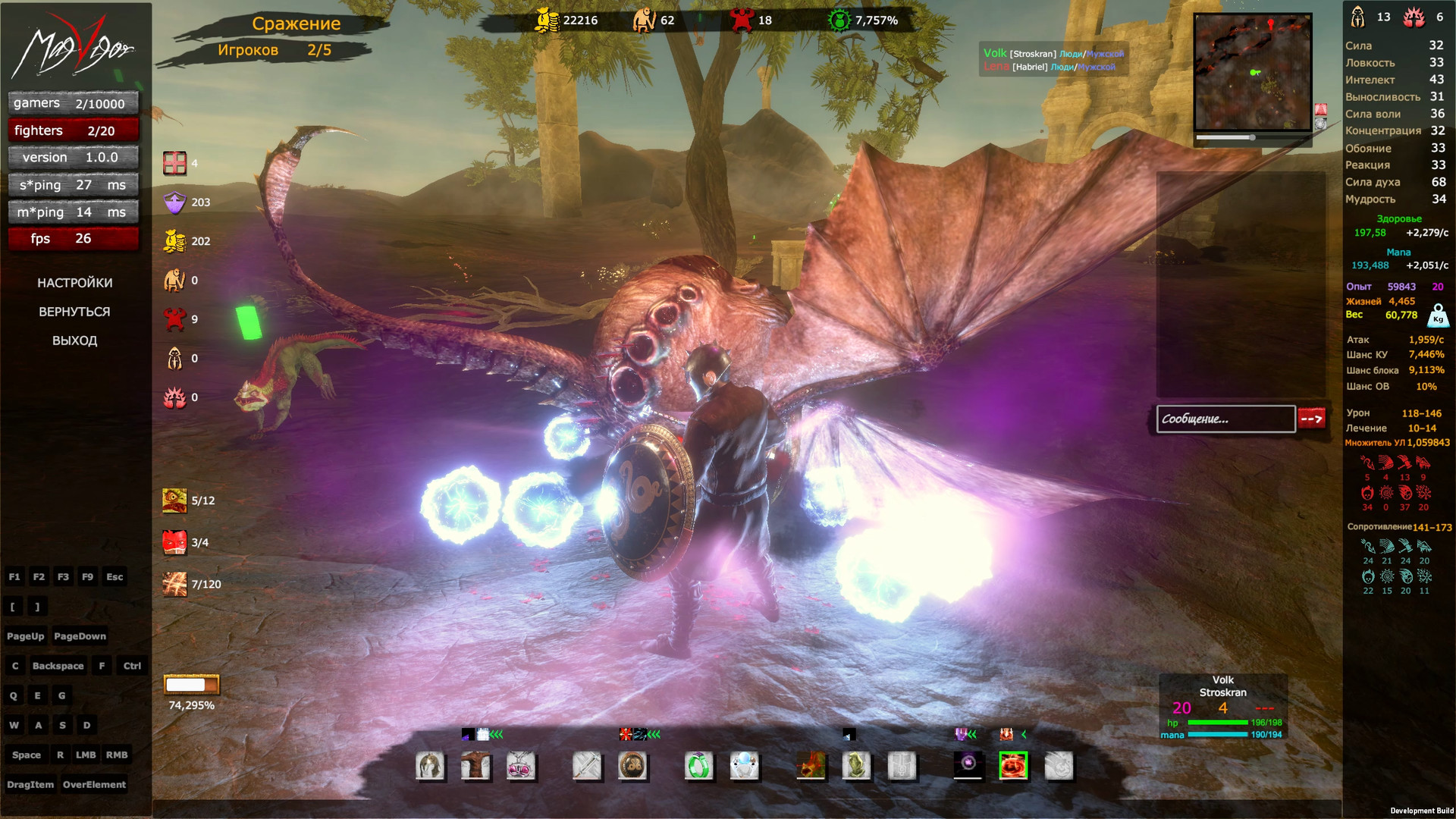Image resolution: width=1456 pixels, height=819 pixels.
Task: Open the round shield item icon
Action: pyautogui.click(x=634, y=767)
